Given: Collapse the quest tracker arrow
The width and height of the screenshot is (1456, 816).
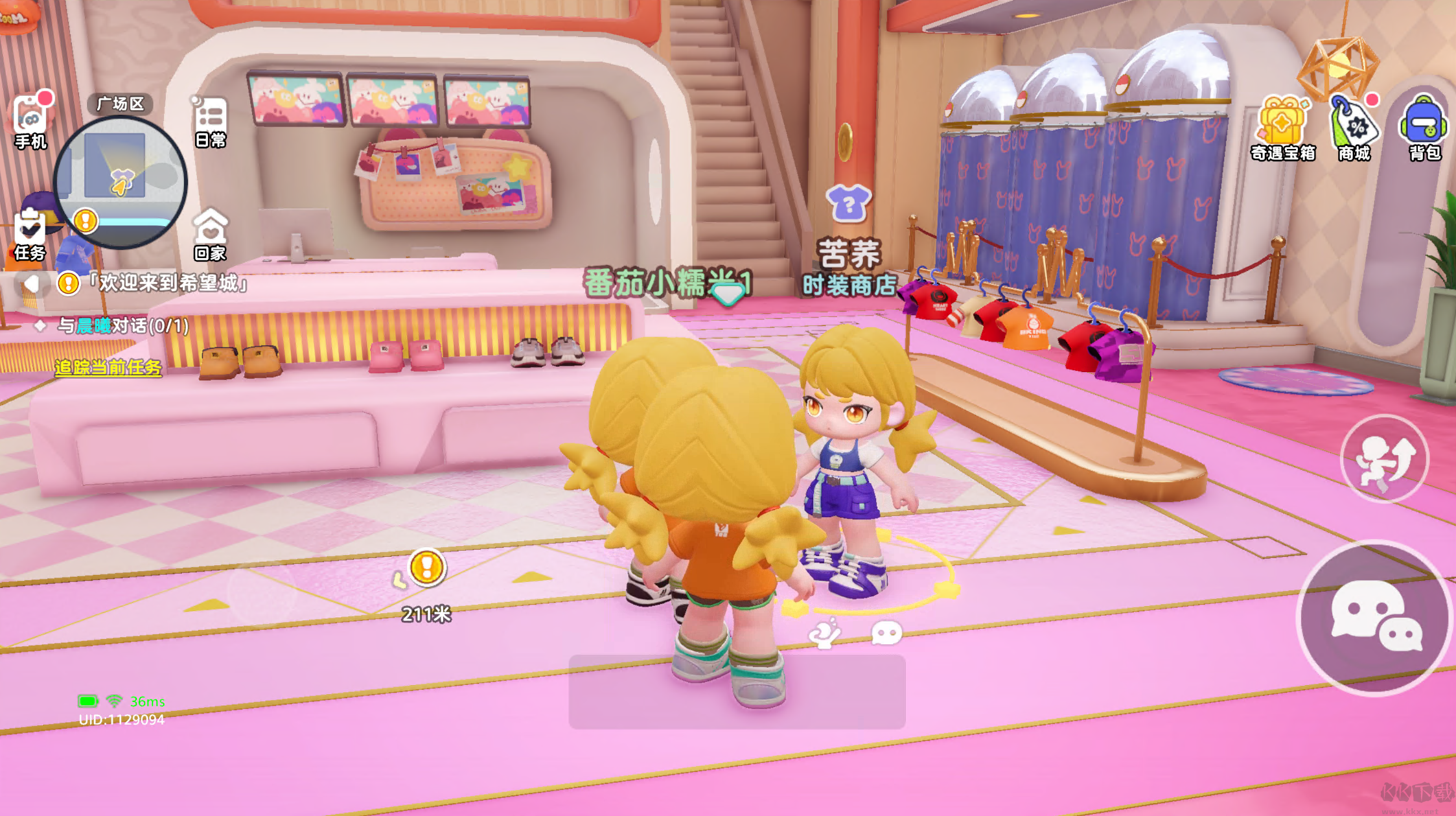Looking at the screenshot, I should tap(31, 283).
